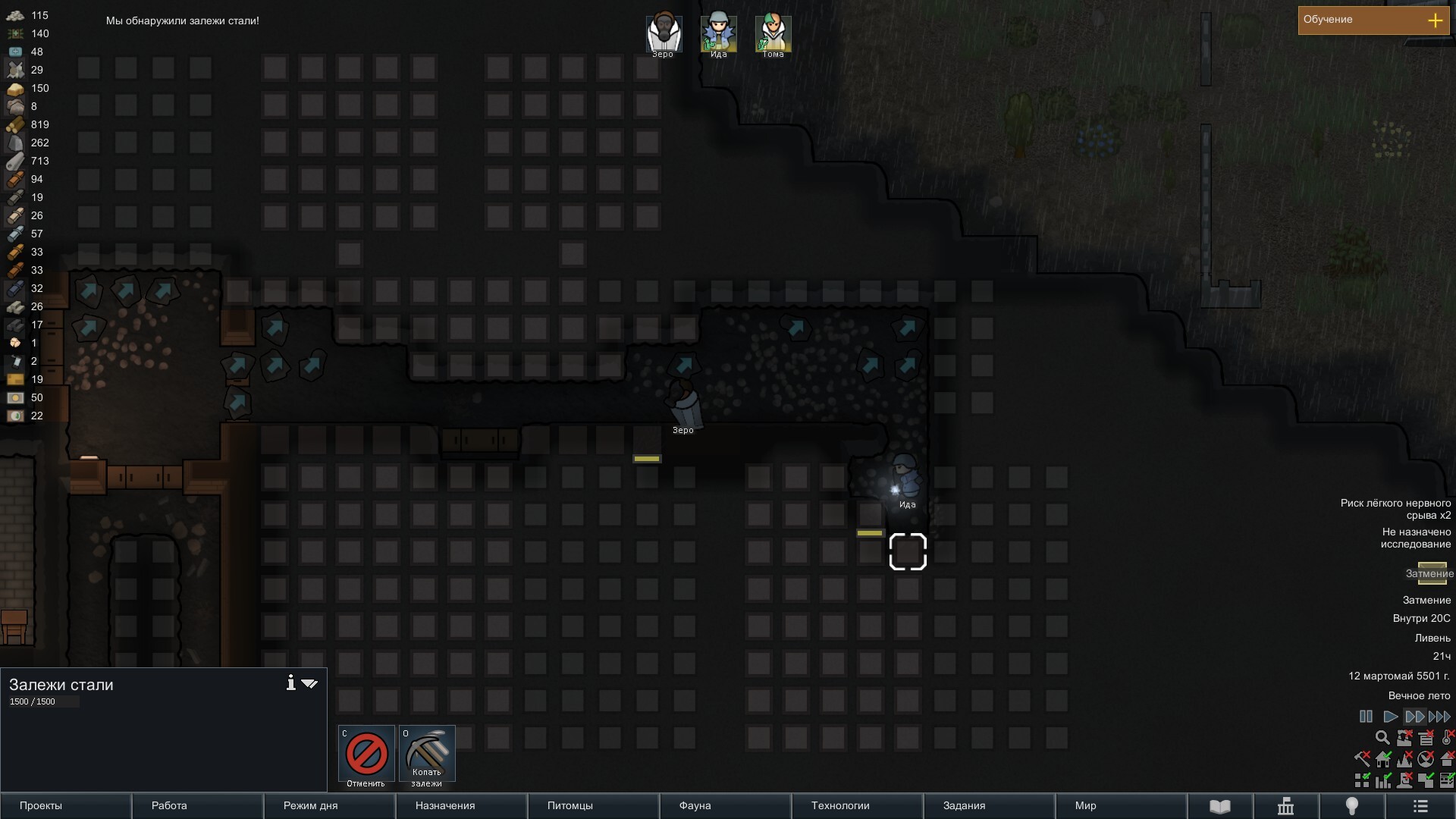Switch to the Режим дня schedule tab

click(x=329, y=806)
